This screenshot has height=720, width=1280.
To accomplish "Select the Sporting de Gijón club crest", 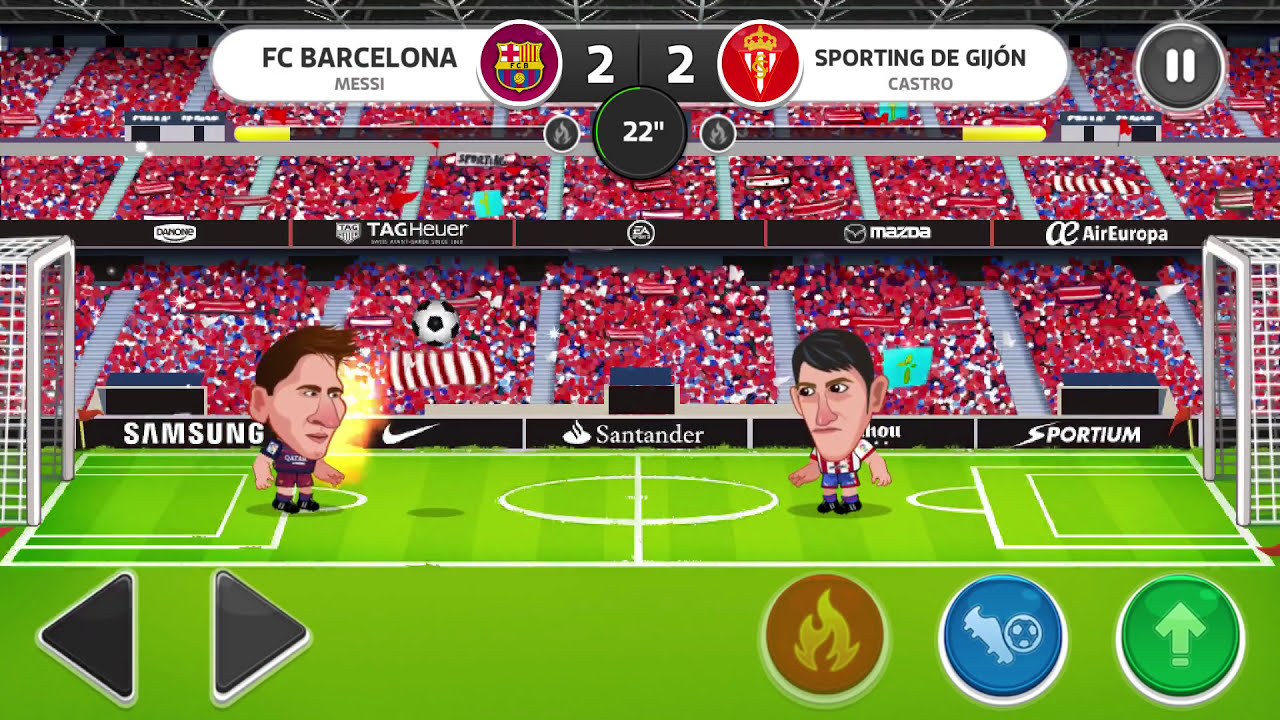I will 761,62.
